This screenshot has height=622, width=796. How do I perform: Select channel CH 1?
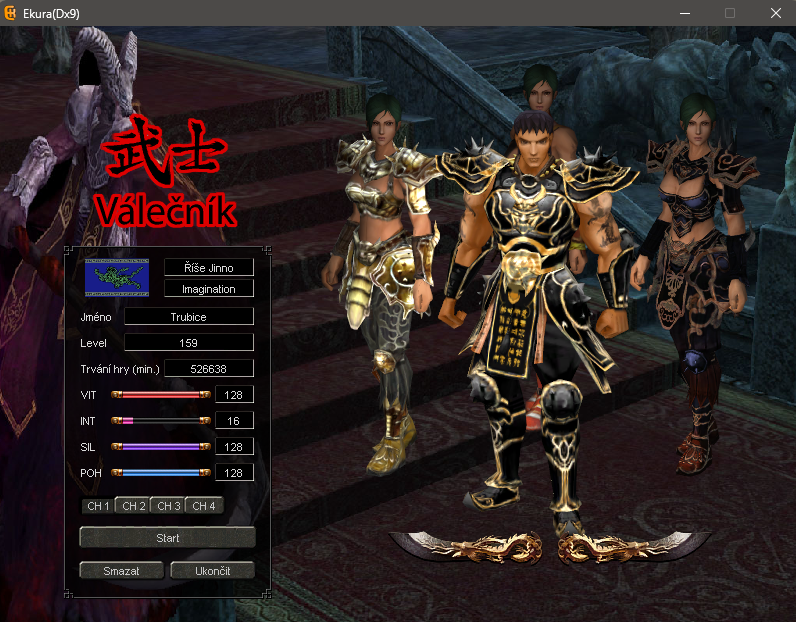[x=98, y=506]
